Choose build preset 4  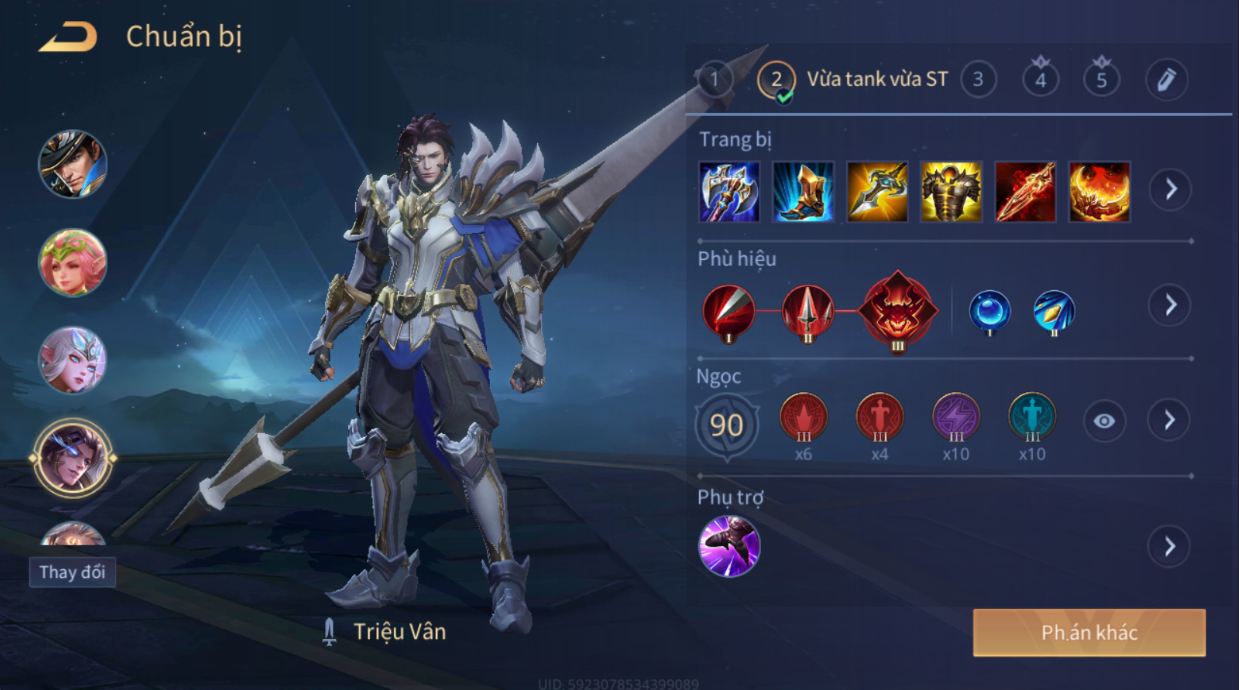click(1040, 79)
